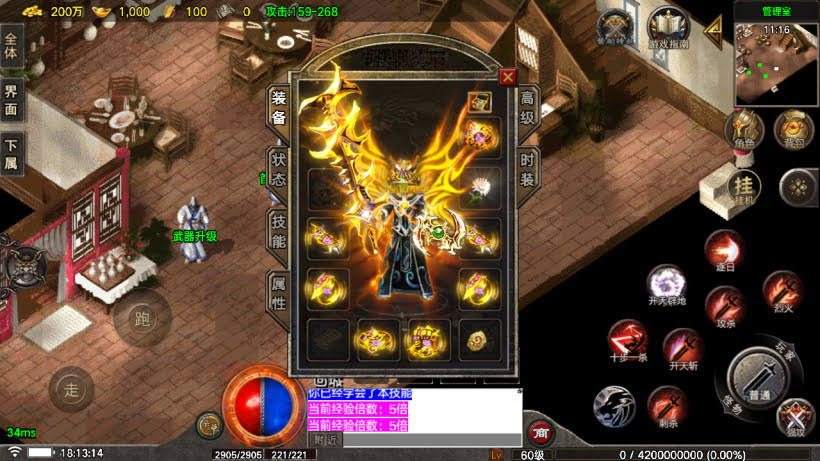Collapse the top menu with the triangle arrow
Screen dimensions: 820x461
pos(713,29)
